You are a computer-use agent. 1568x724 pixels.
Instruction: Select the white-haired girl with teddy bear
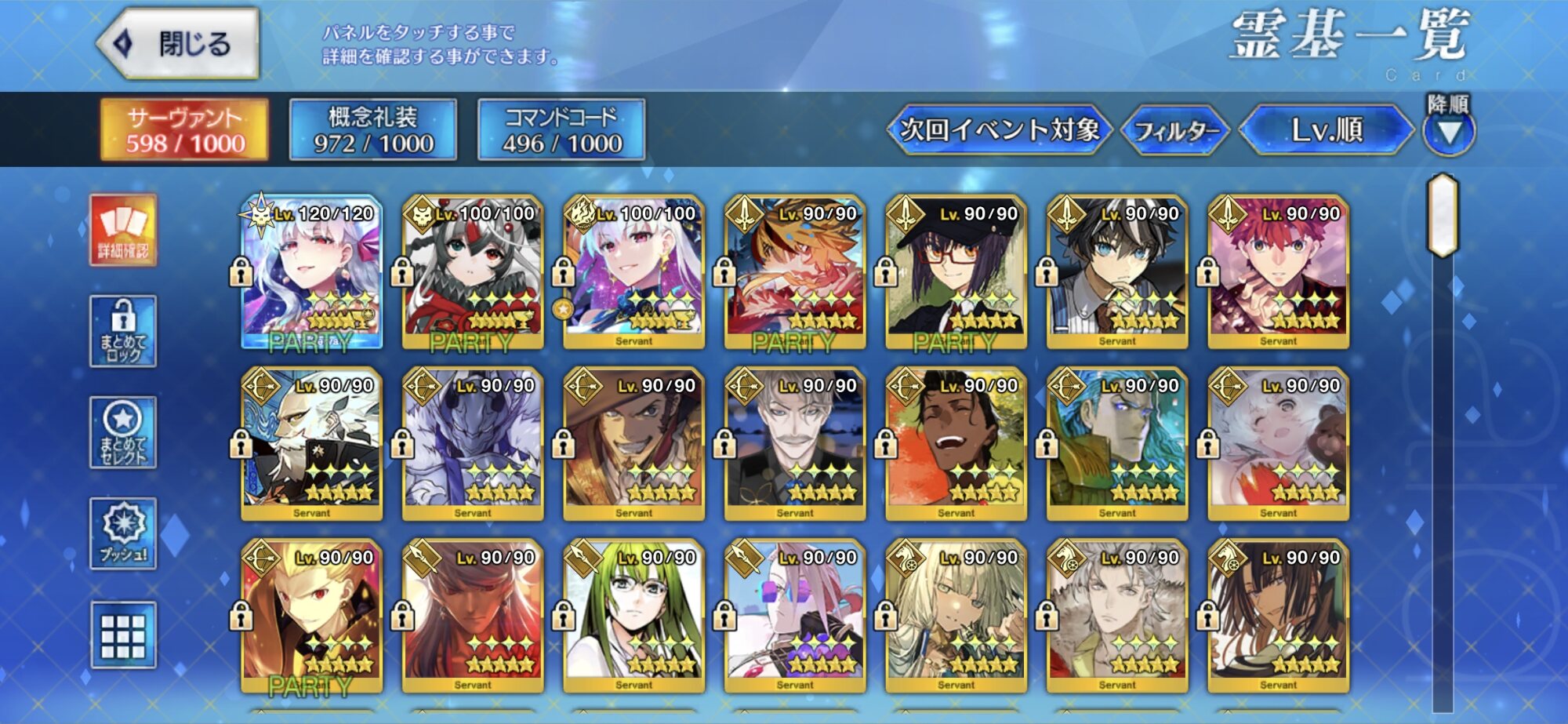[1278, 443]
